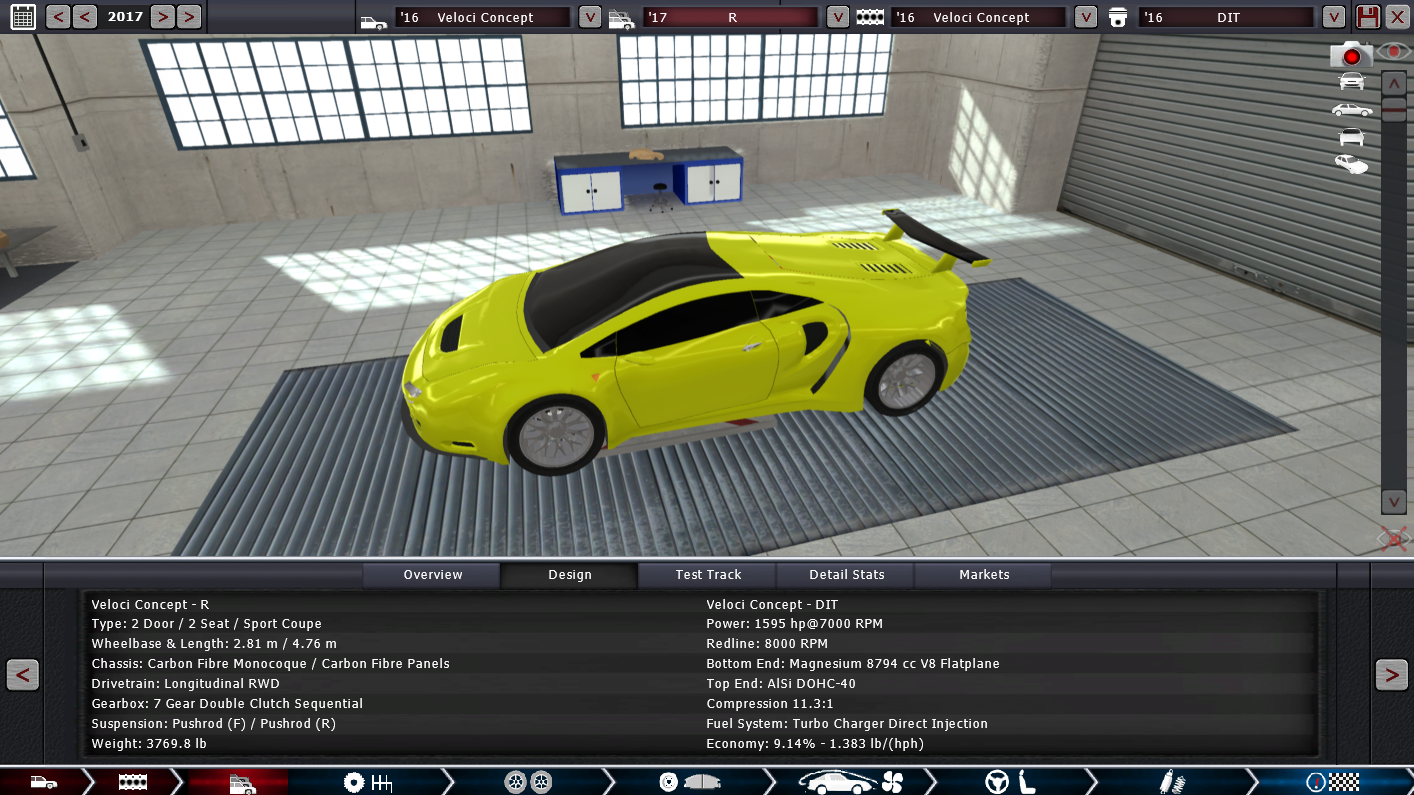Close the car designer window

pyautogui.click(x=1397, y=17)
